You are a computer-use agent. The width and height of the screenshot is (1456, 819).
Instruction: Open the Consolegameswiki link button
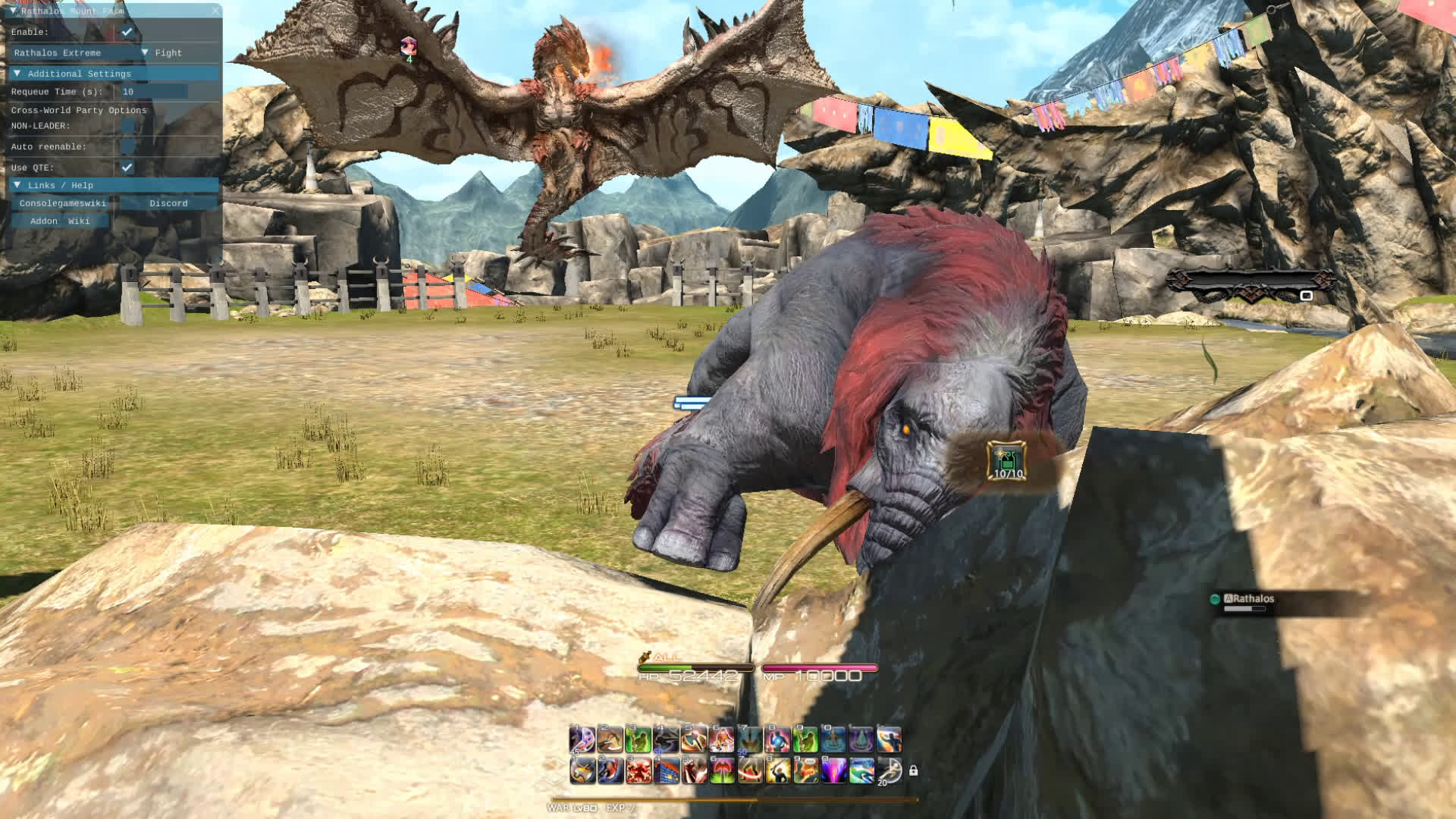63,203
